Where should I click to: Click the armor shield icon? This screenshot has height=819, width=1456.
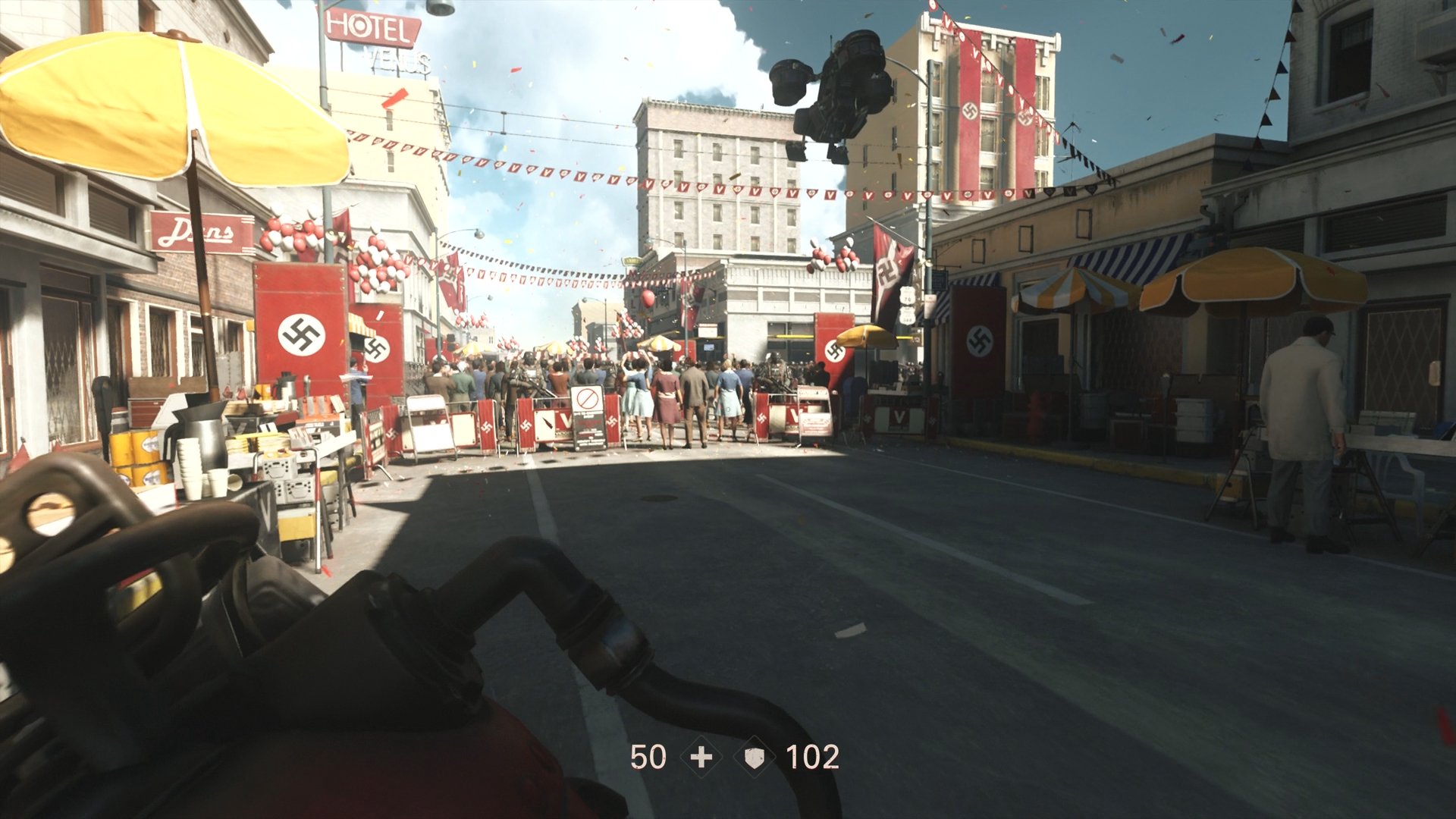click(x=755, y=757)
